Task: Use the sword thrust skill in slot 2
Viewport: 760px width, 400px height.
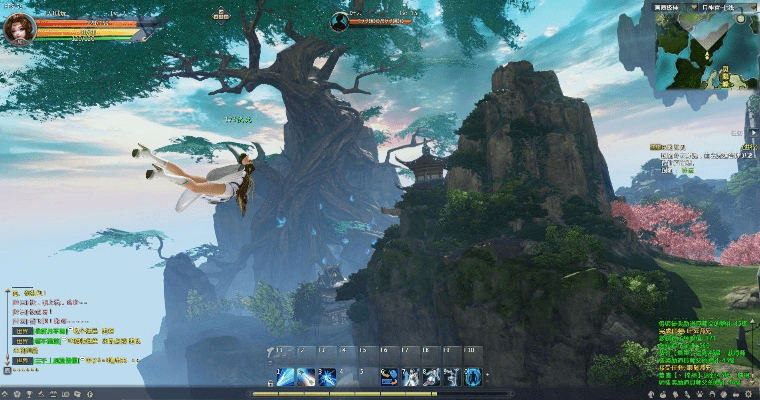Action: point(305,376)
